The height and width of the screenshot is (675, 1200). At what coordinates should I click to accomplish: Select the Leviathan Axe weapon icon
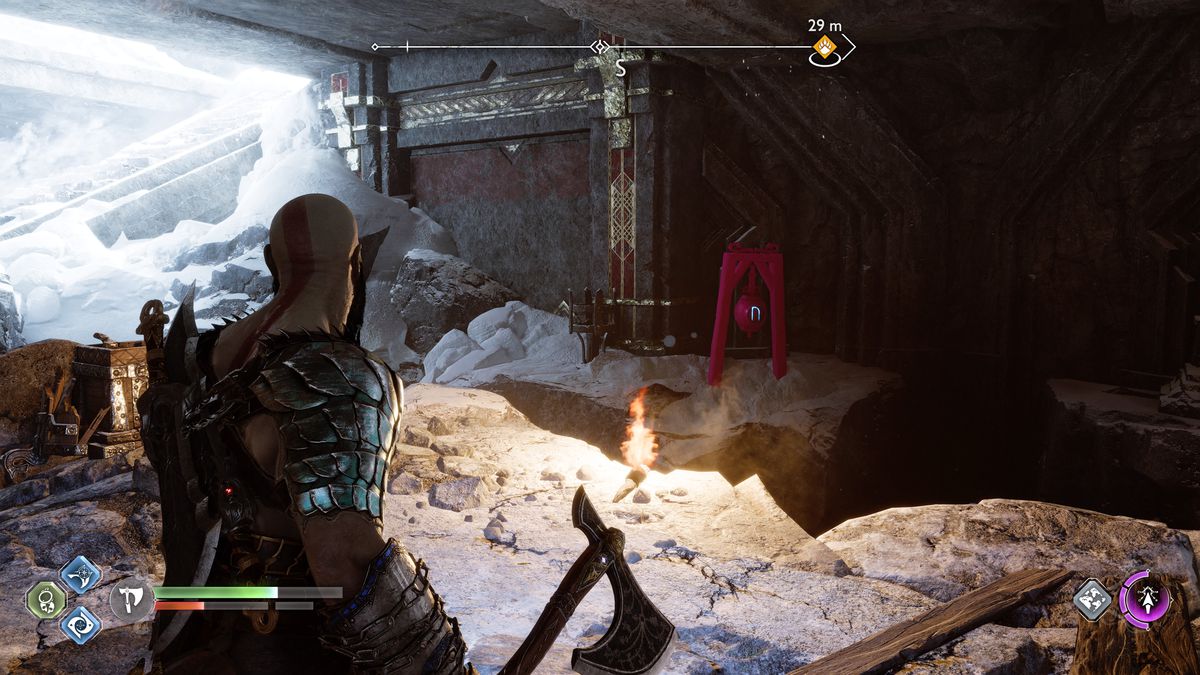click(x=130, y=599)
